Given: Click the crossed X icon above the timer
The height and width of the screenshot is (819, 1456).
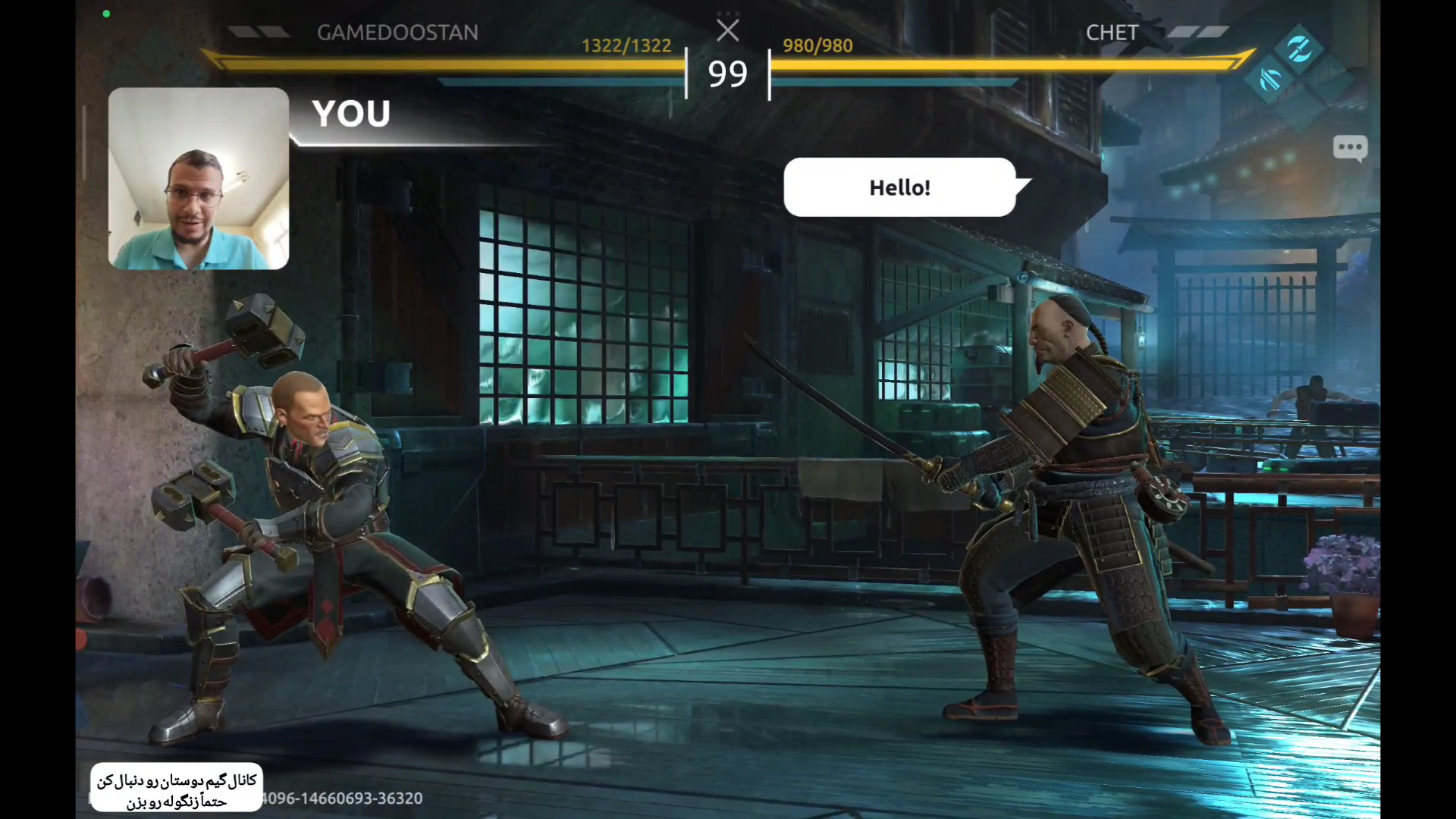Looking at the screenshot, I should 727,31.
